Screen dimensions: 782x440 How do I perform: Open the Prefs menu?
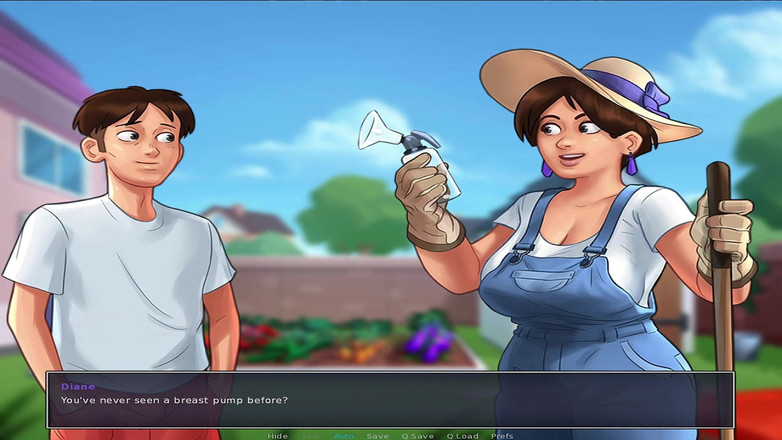(502, 436)
